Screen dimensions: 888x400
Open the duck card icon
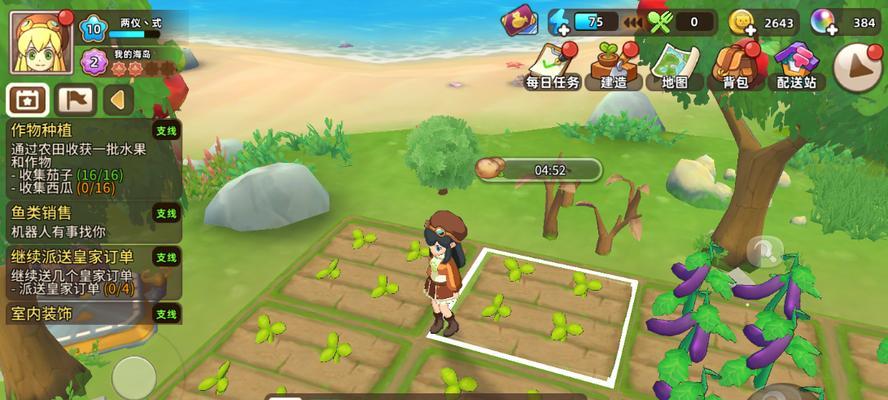coord(520,21)
